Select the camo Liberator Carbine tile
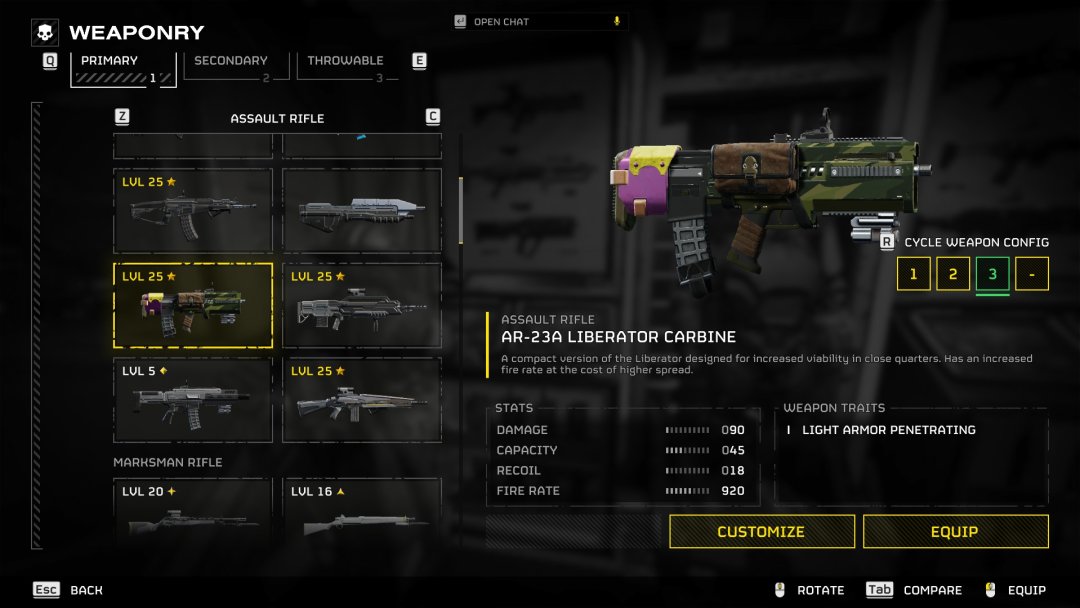The height and width of the screenshot is (608, 1080). [x=193, y=305]
